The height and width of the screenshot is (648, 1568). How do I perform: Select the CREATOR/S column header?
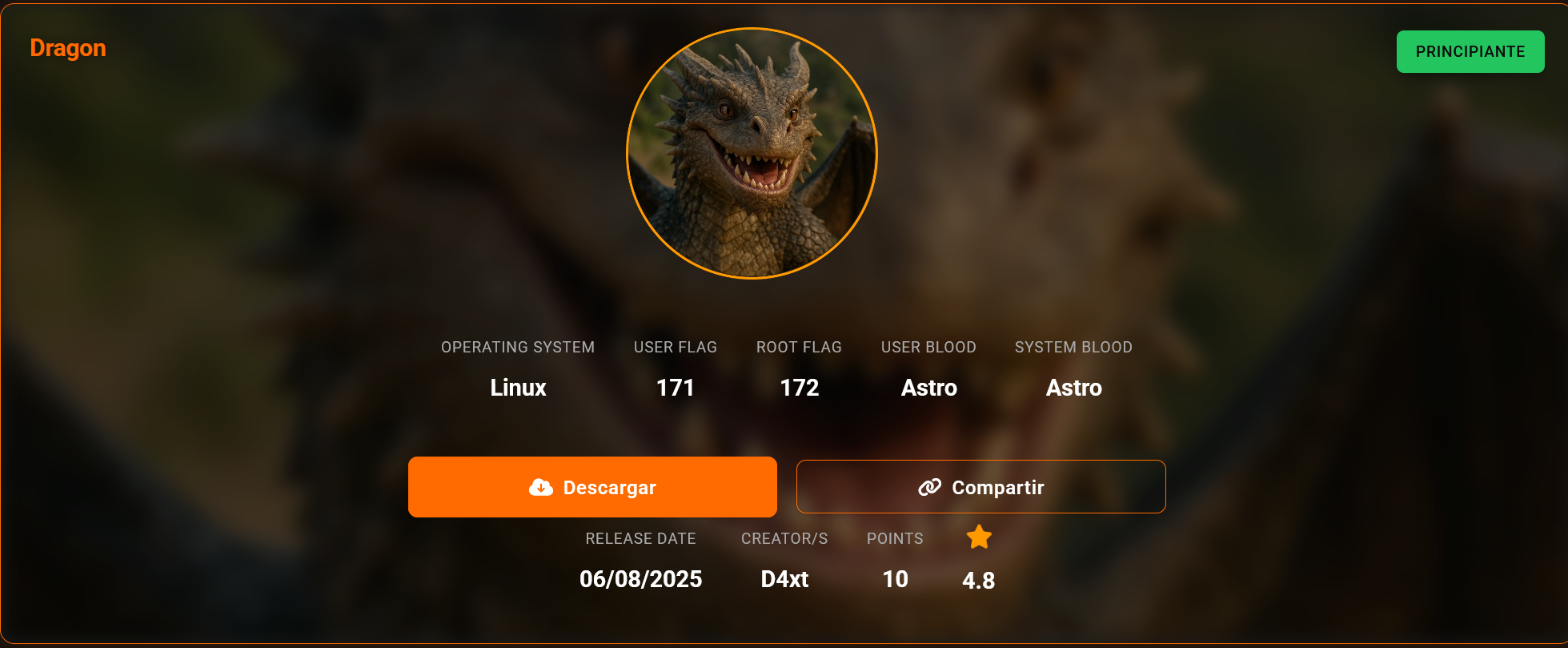point(784,538)
